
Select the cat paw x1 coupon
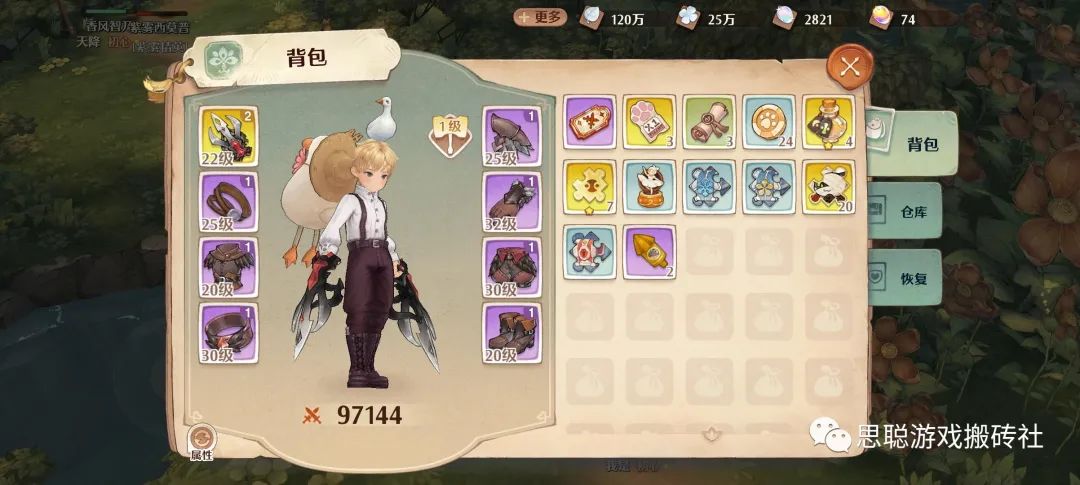click(650, 122)
